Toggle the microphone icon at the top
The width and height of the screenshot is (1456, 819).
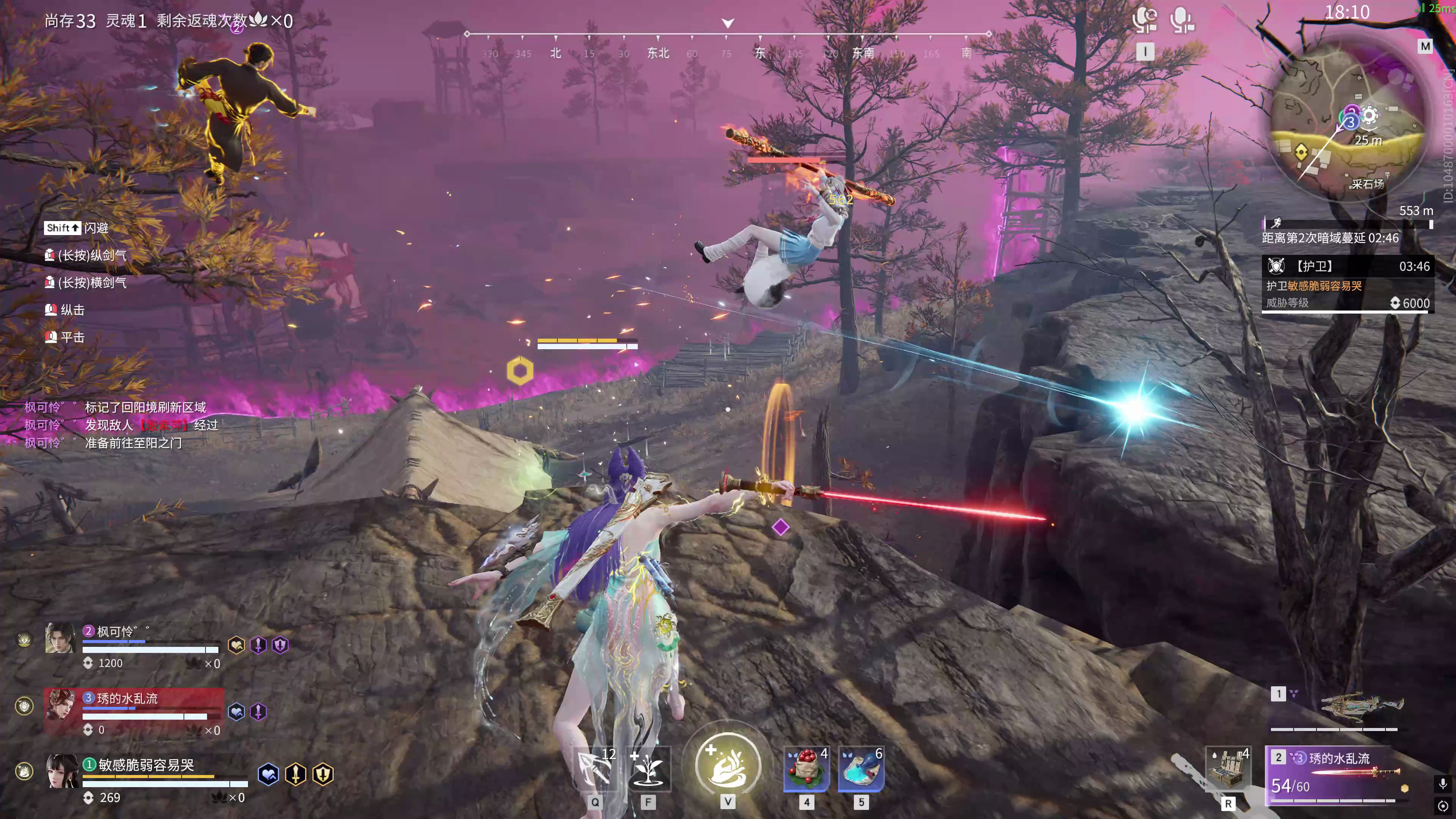(x=1182, y=20)
